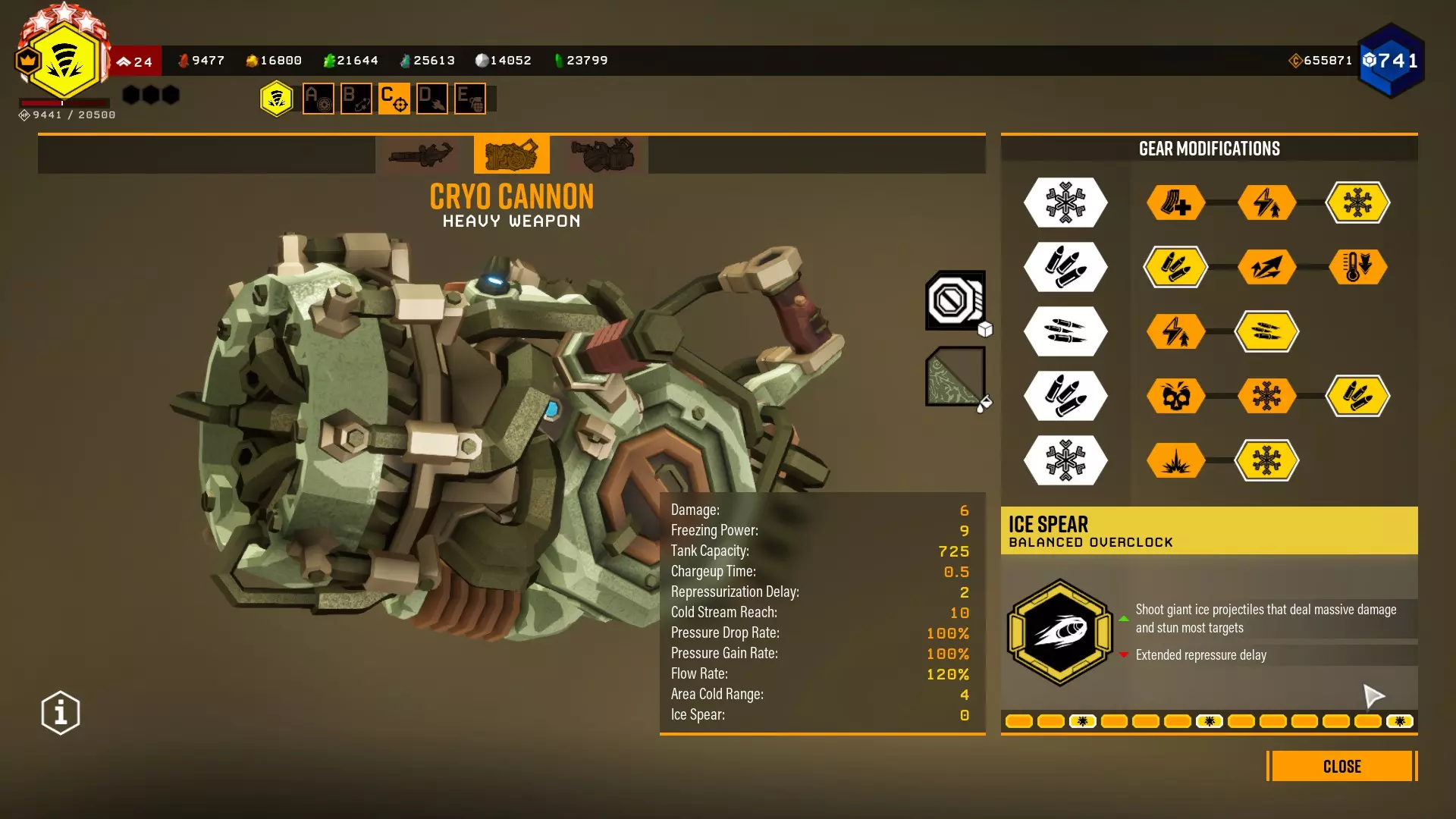
Task: Pick the lightning-arrow mod in tier three
Action: pos(1175,331)
